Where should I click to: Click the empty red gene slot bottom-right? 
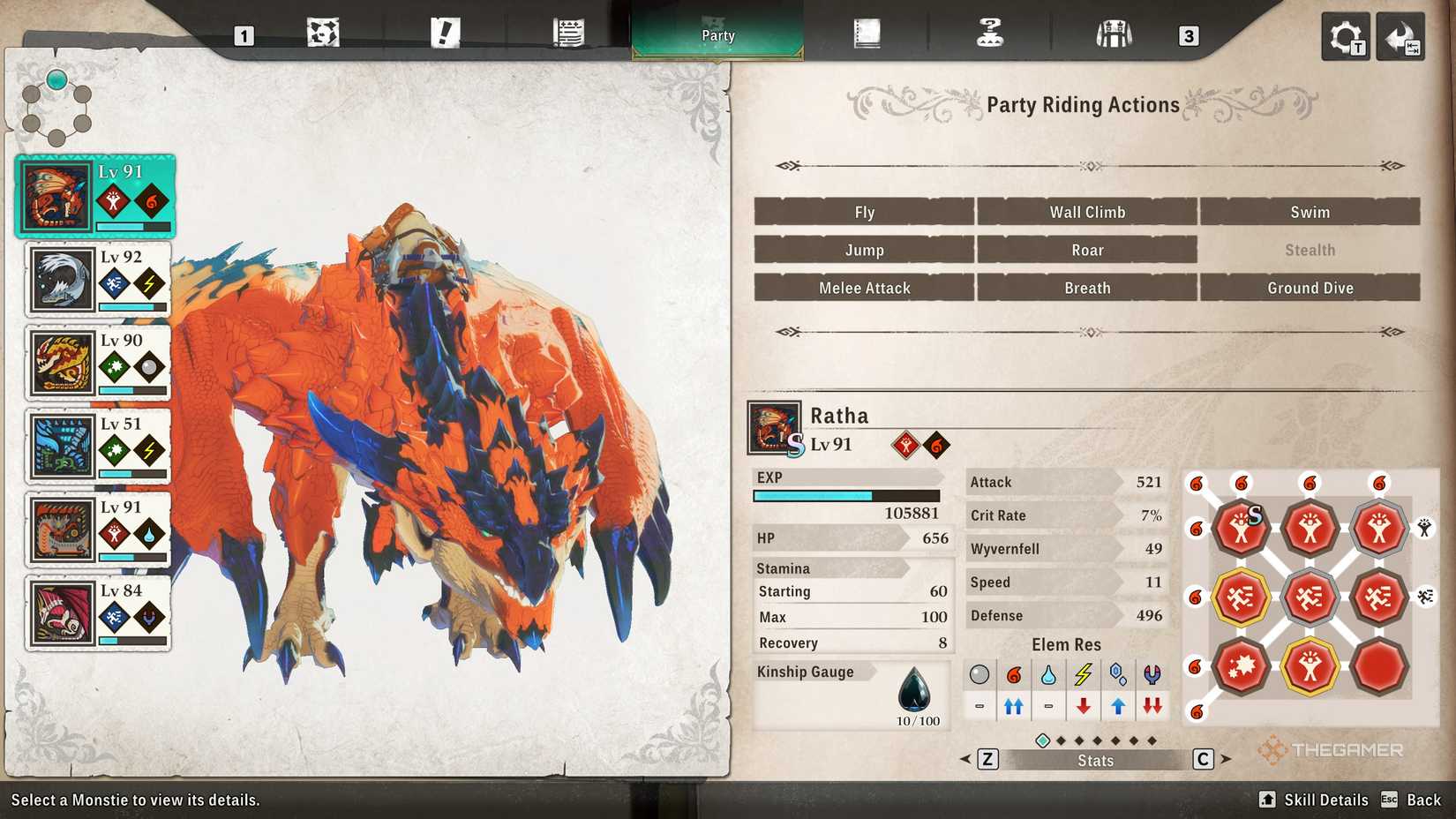pos(1378,666)
